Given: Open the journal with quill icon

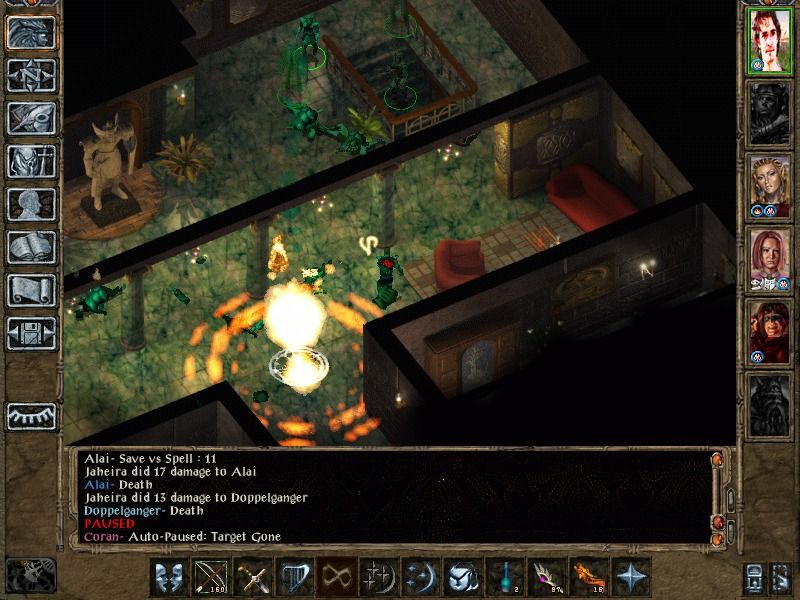Looking at the screenshot, I should click(x=31, y=118).
